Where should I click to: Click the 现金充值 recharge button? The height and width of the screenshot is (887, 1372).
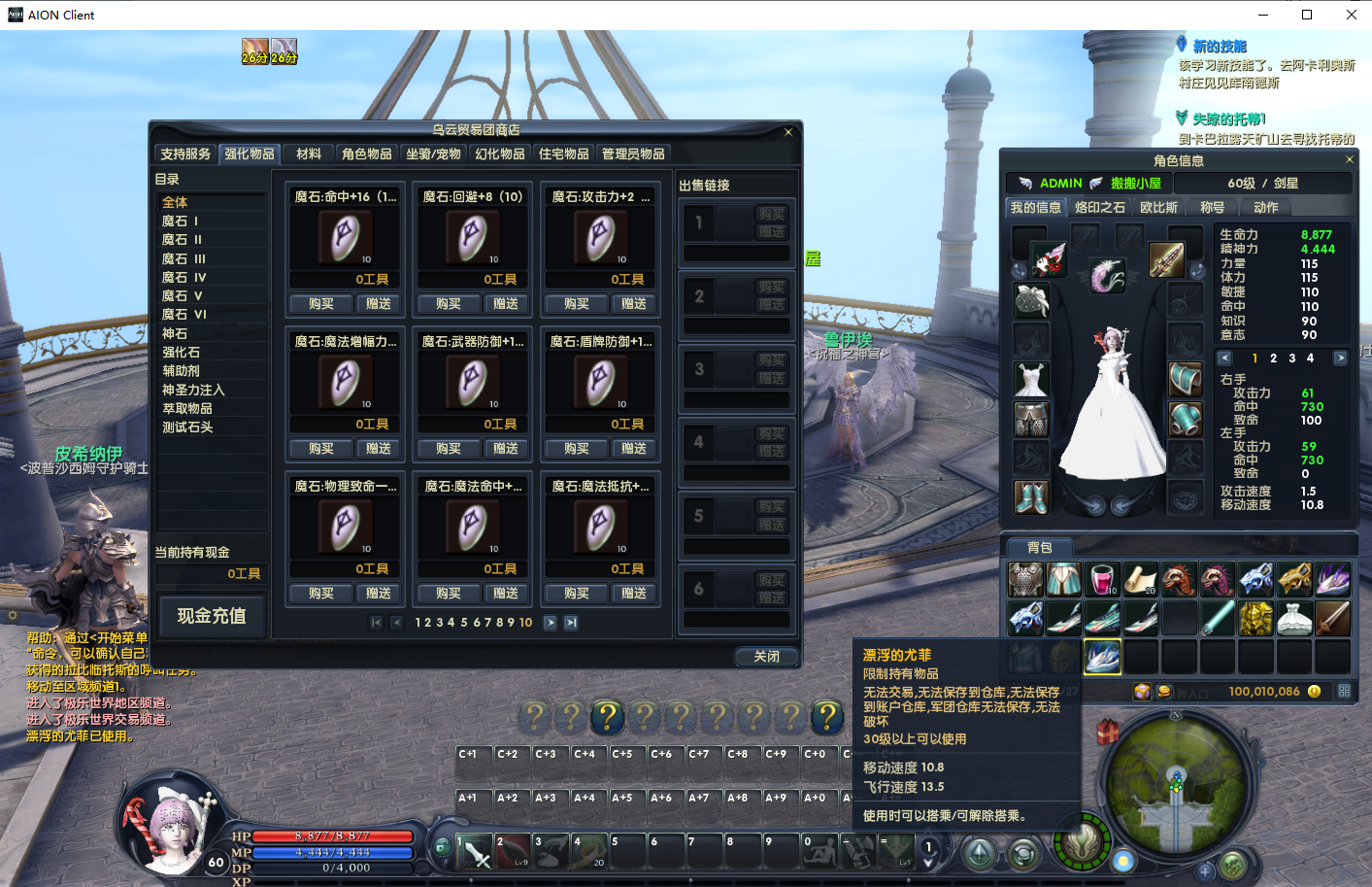click(x=211, y=616)
